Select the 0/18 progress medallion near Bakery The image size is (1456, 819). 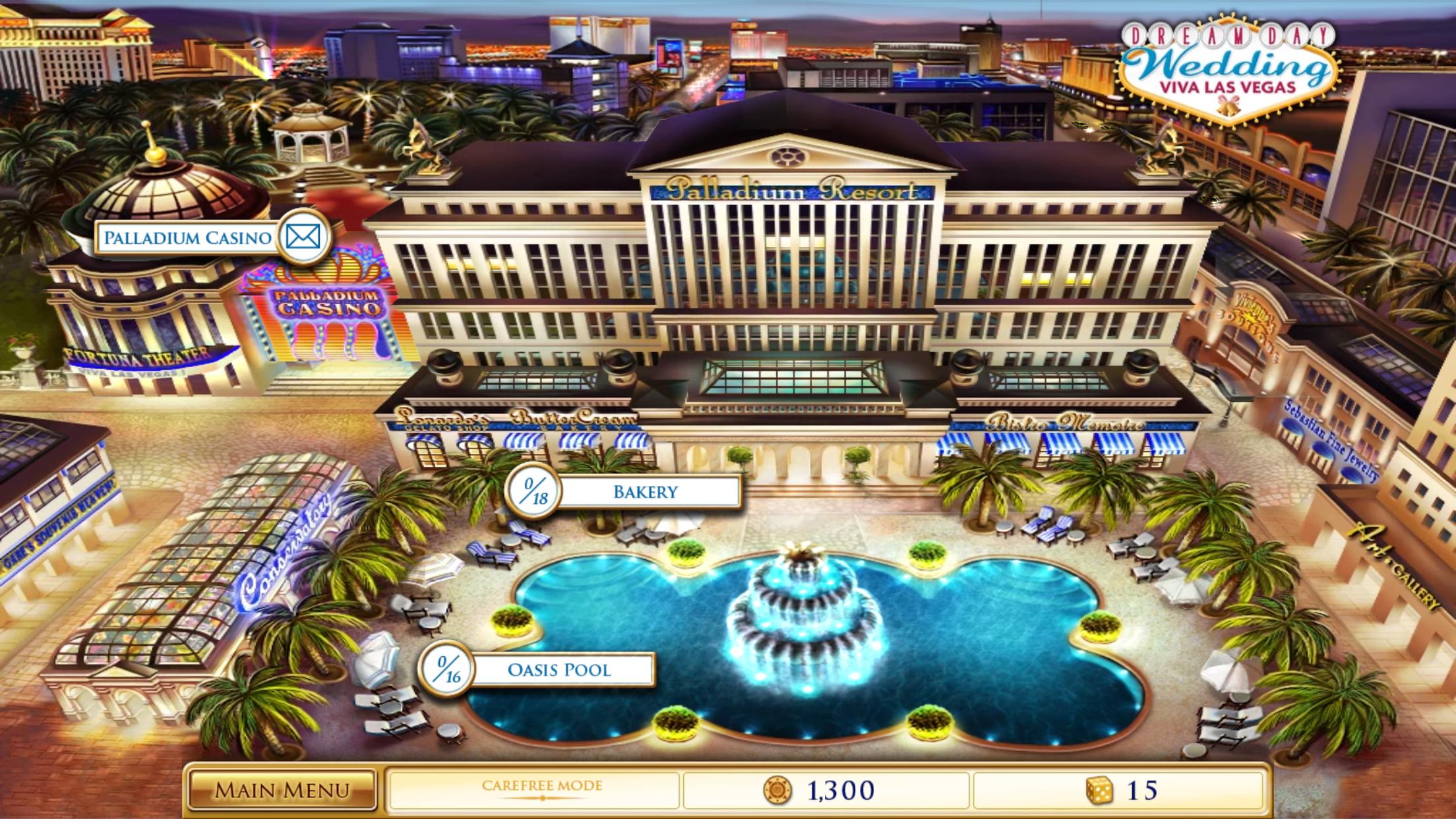534,491
